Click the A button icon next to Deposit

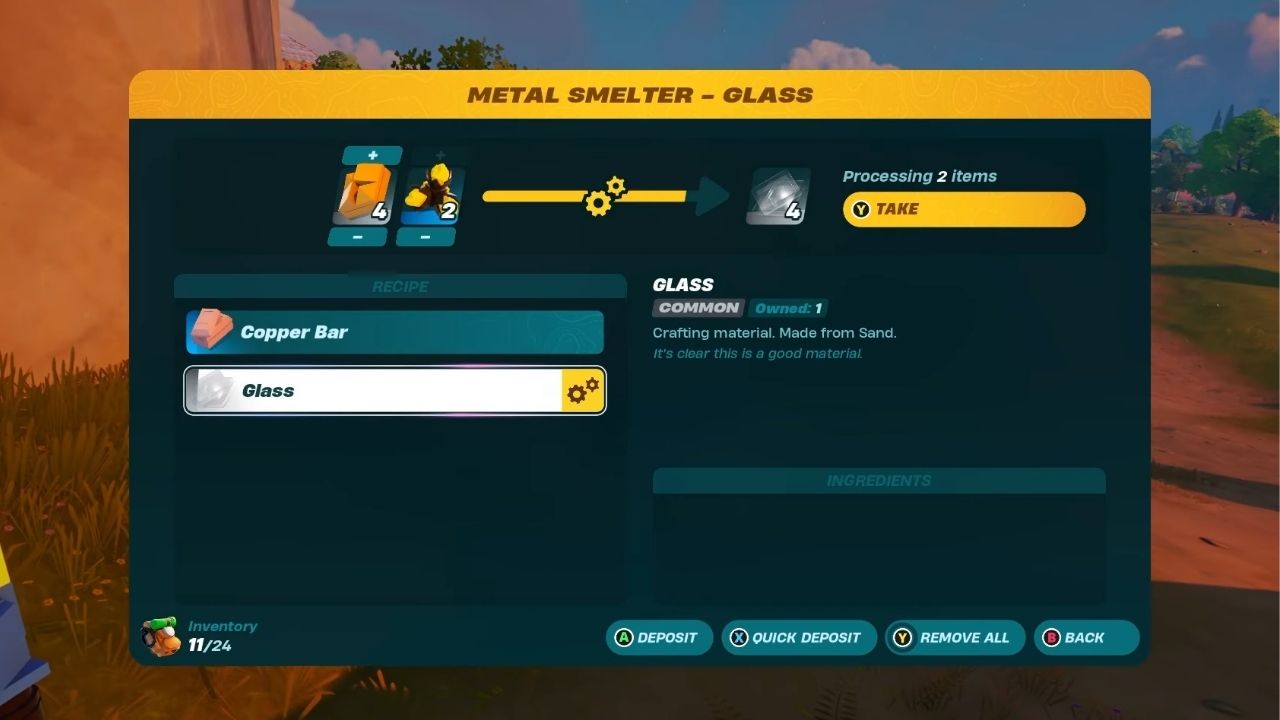click(622, 637)
